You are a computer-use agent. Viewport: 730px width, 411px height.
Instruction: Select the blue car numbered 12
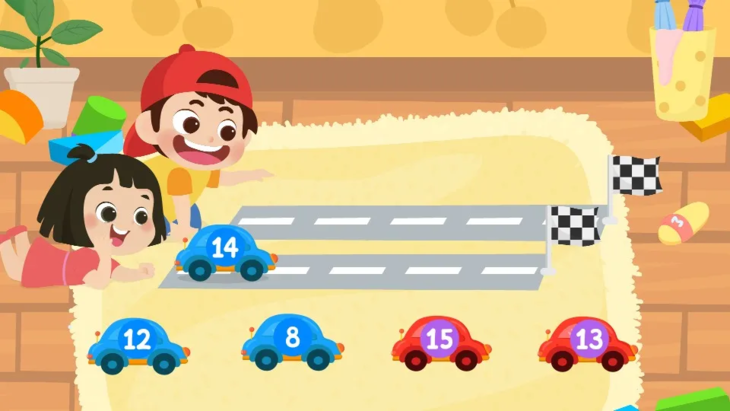tap(138, 343)
